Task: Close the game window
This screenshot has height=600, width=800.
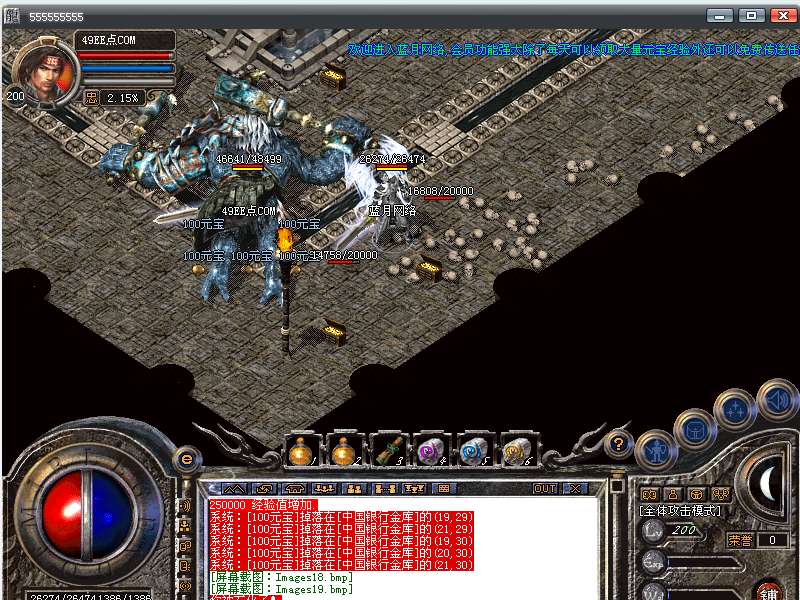Action: click(x=781, y=16)
